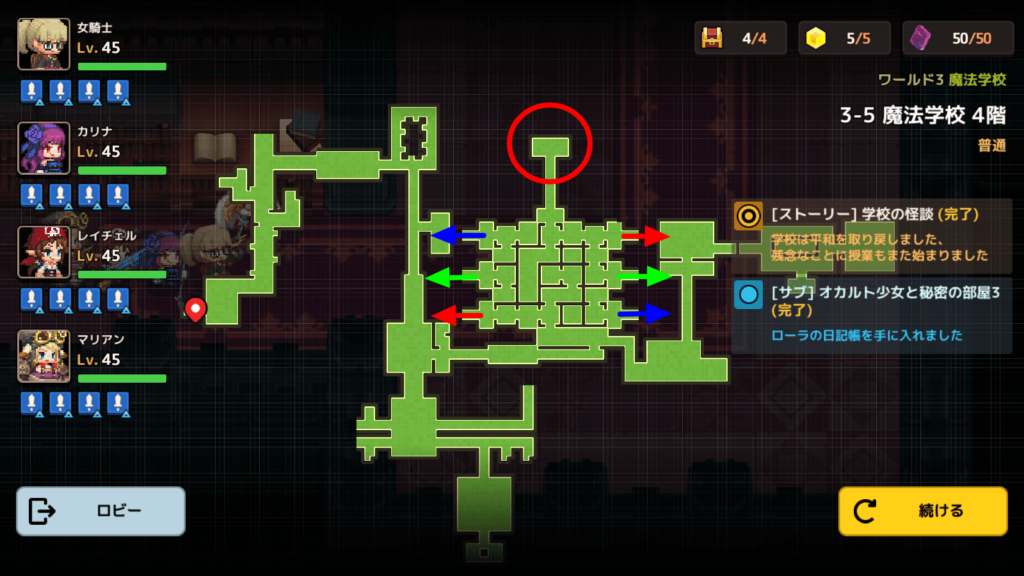Choose レイチェル character portrait

(44, 252)
